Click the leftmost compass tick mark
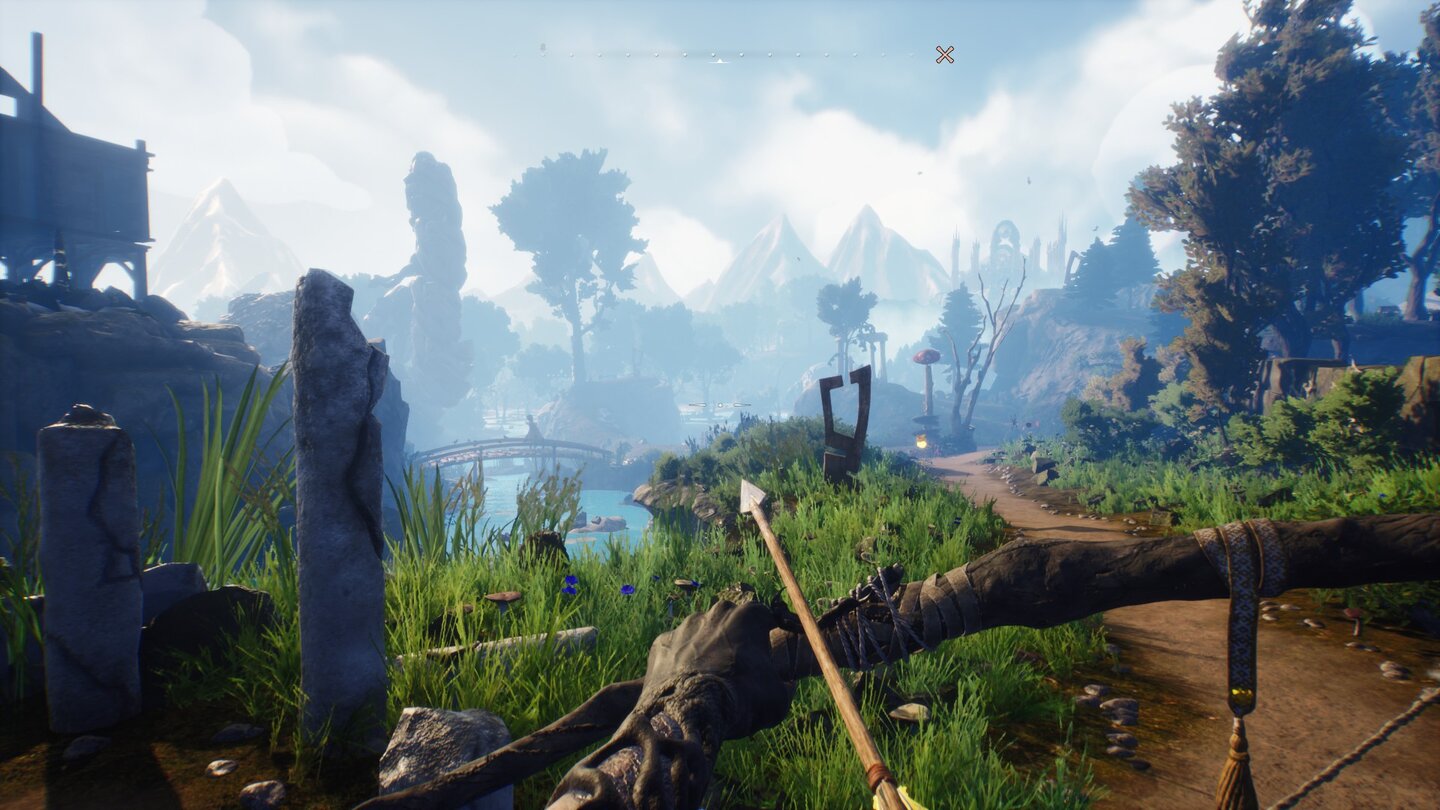Screen dimensions: 1440x810 pyautogui.click(x=515, y=55)
